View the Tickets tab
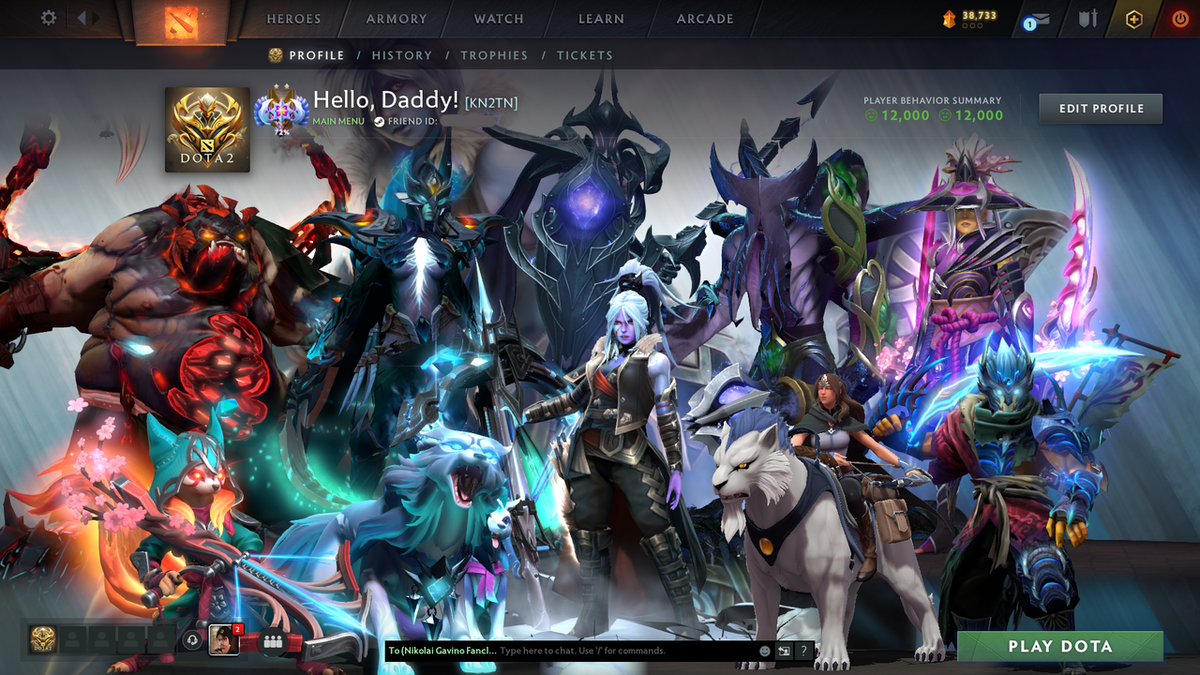Viewport: 1200px width, 675px height. 585,56
